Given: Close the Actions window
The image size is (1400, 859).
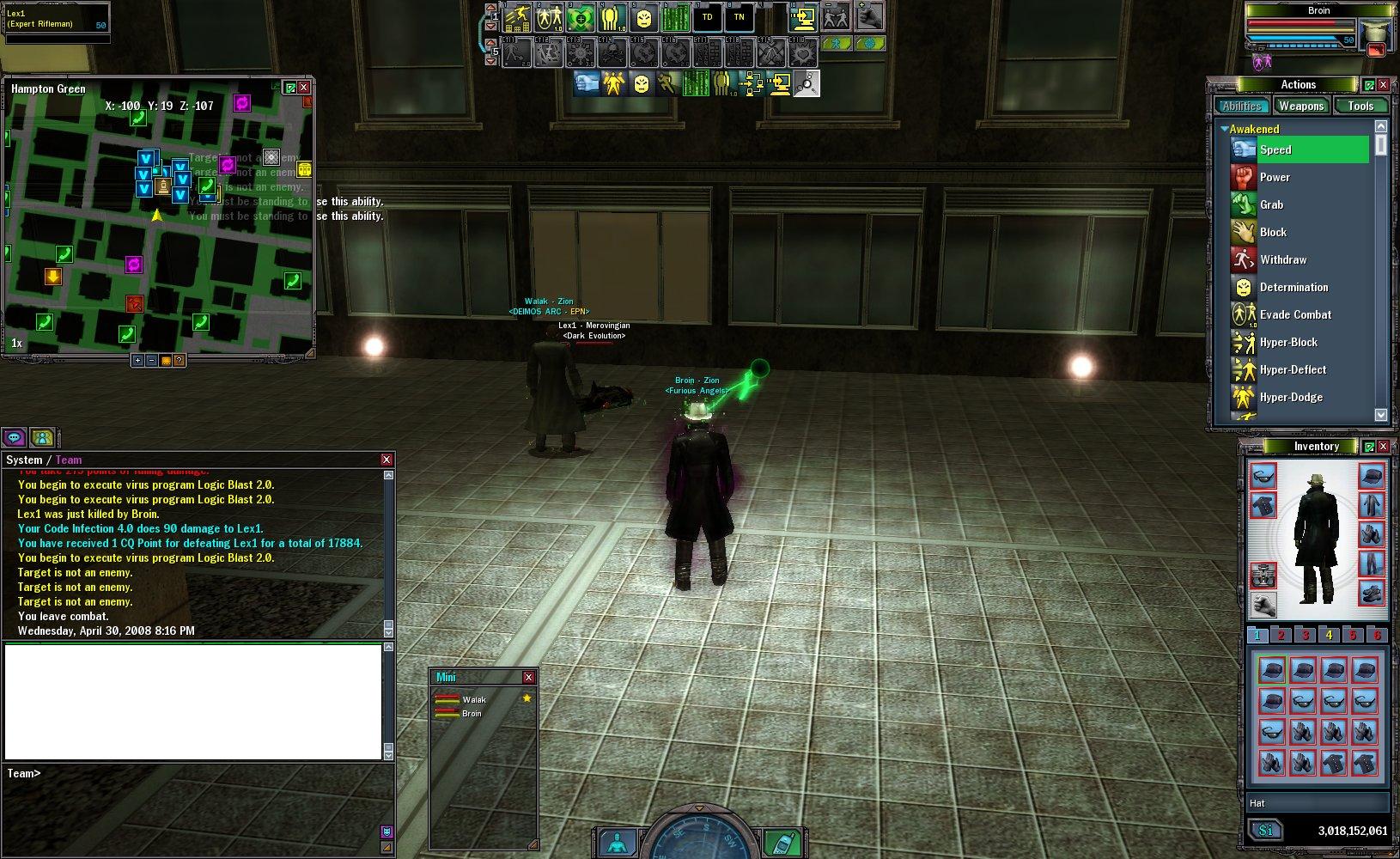Looking at the screenshot, I should click(1383, 84).
